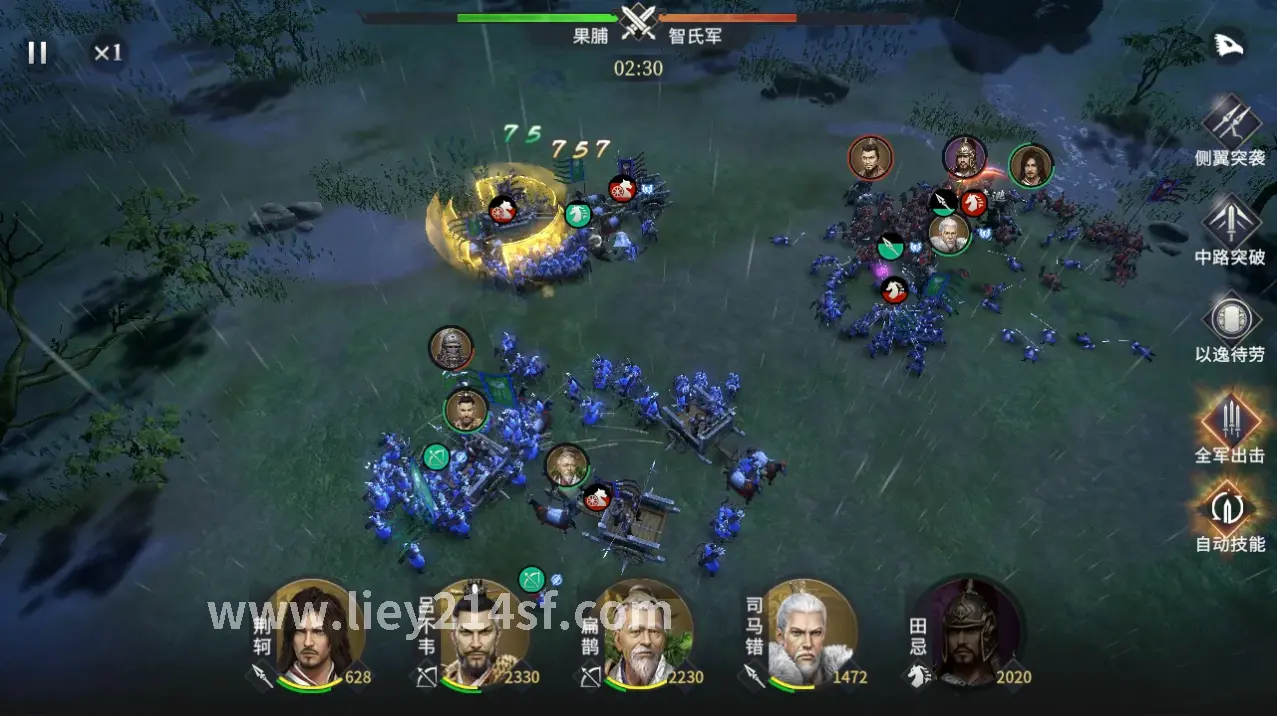
Task: Select the 以逸待劳 tactic
Action: pyautogui.click(x=1230, y=319)
